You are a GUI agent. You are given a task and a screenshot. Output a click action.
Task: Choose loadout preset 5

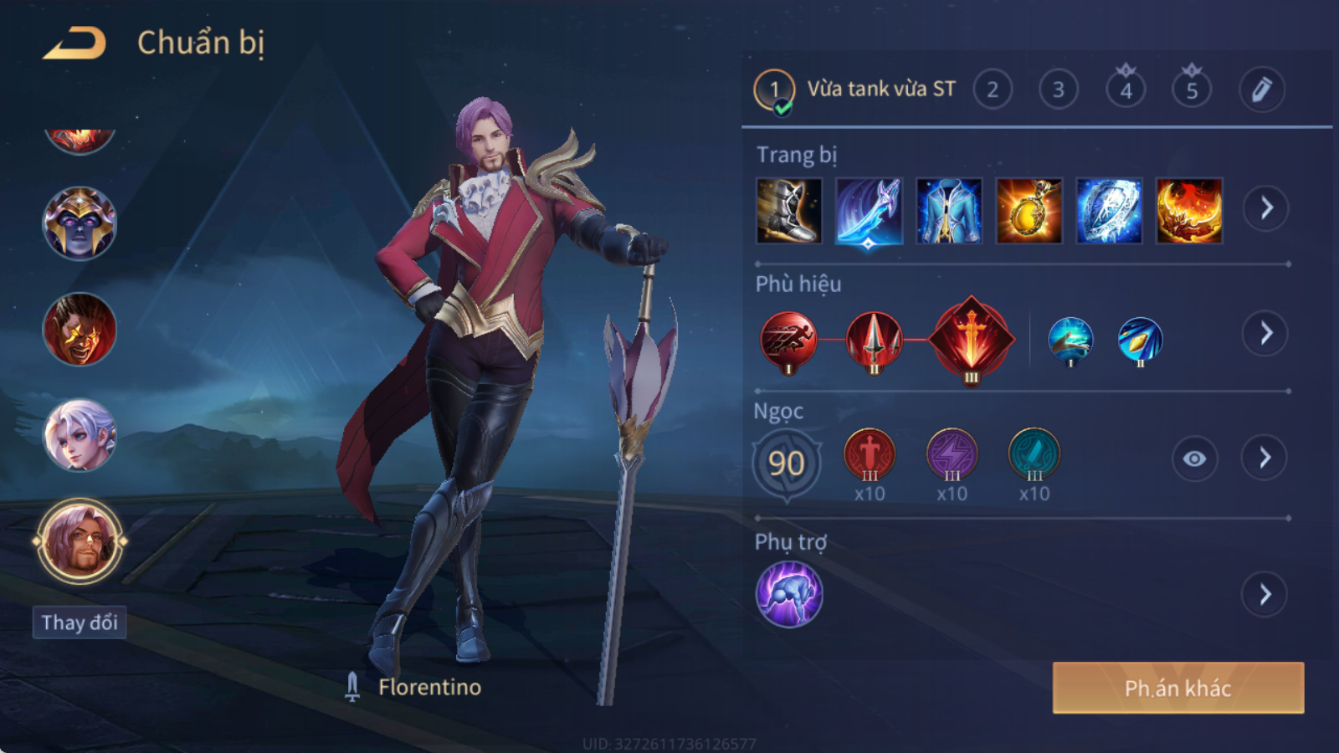[x=1191, y=90]
